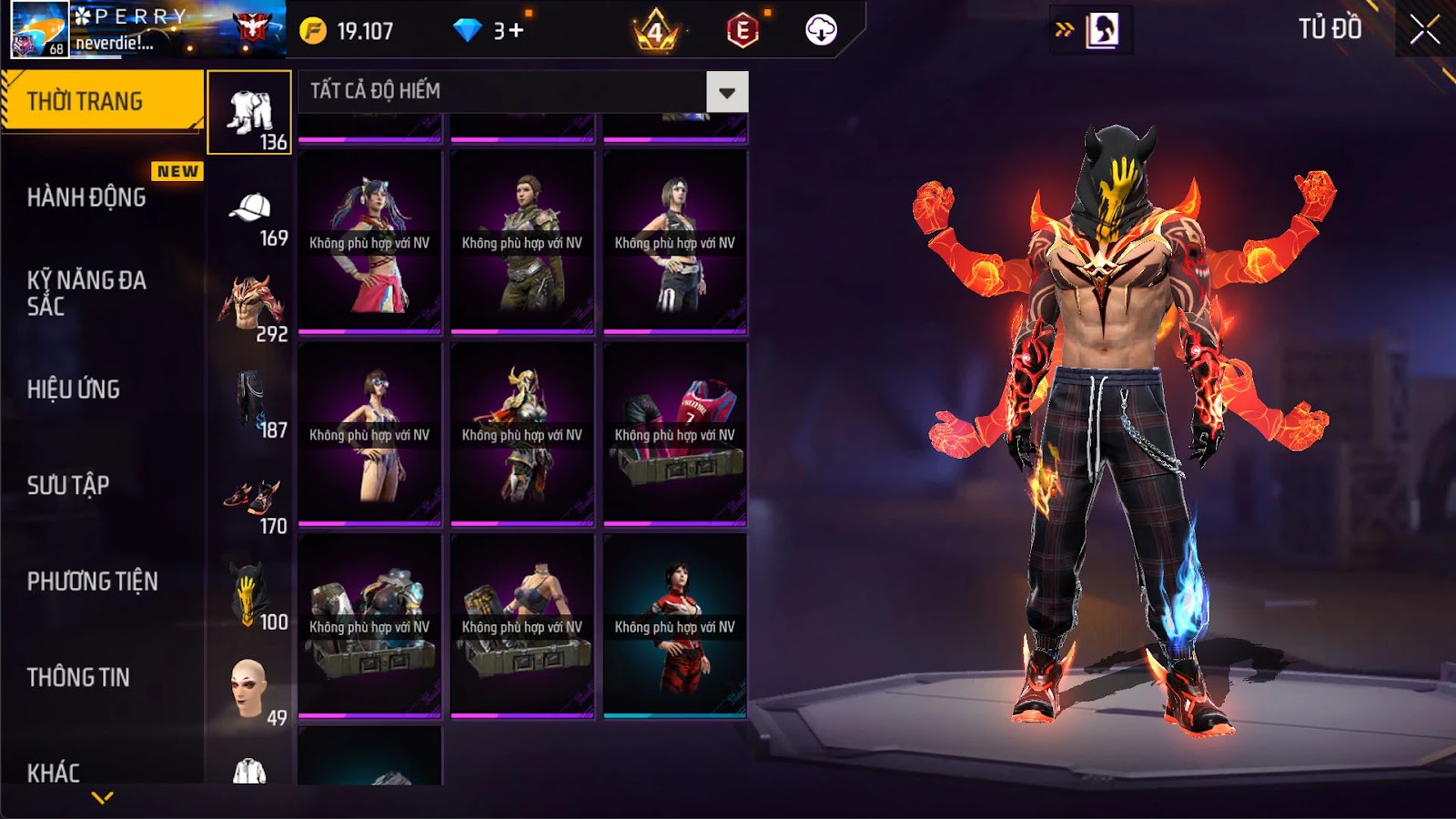Screen dimensions: 1456x819
Task: Open the TẤT CẢ ĐỘ HIẾM rarity dropdown
Action: pyautogui.click(x=727, y=92)
